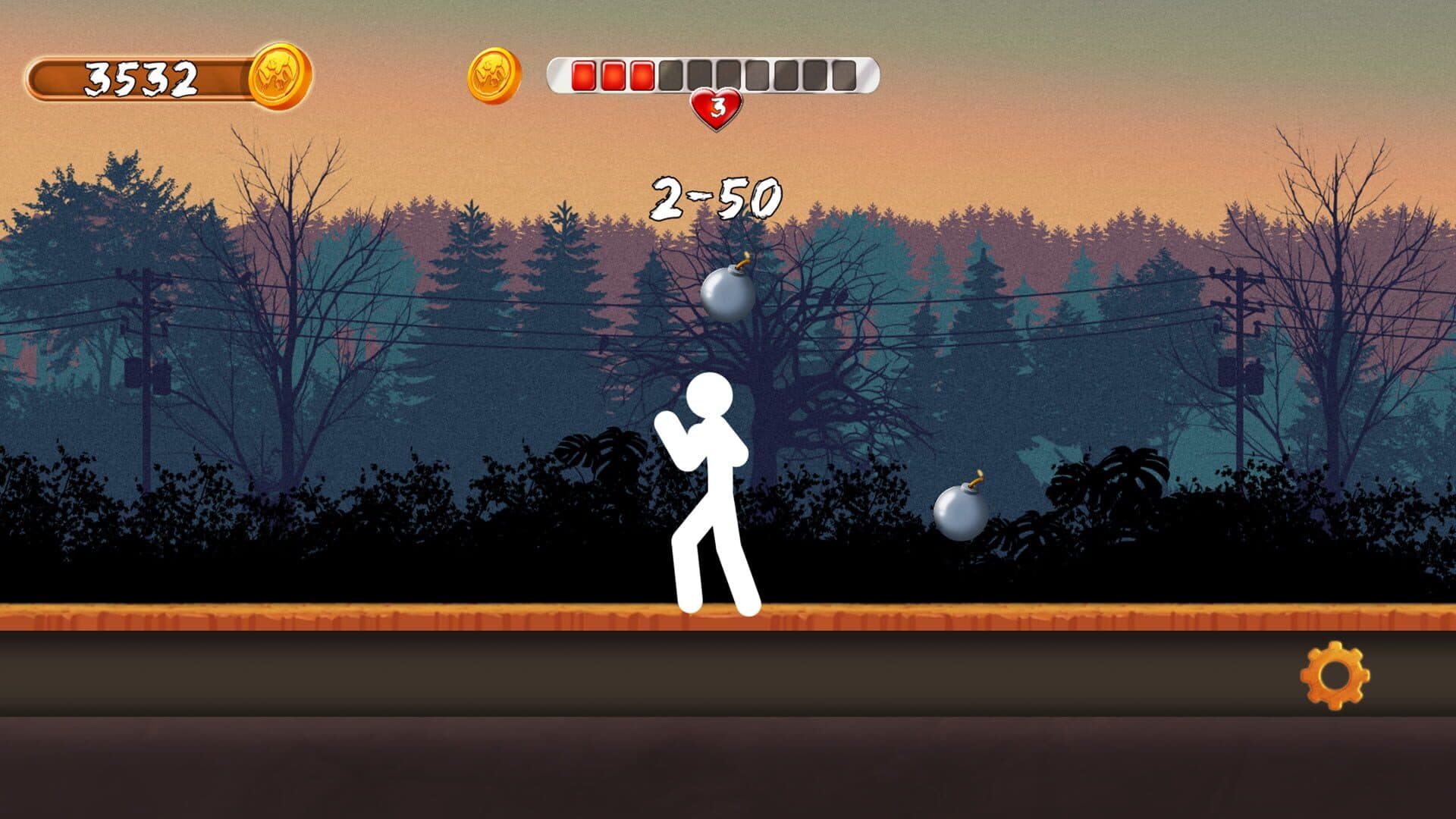Toggle the first red segment of the health bar
The width and height of the screenshot is (1456, 819).
[585, 76]
